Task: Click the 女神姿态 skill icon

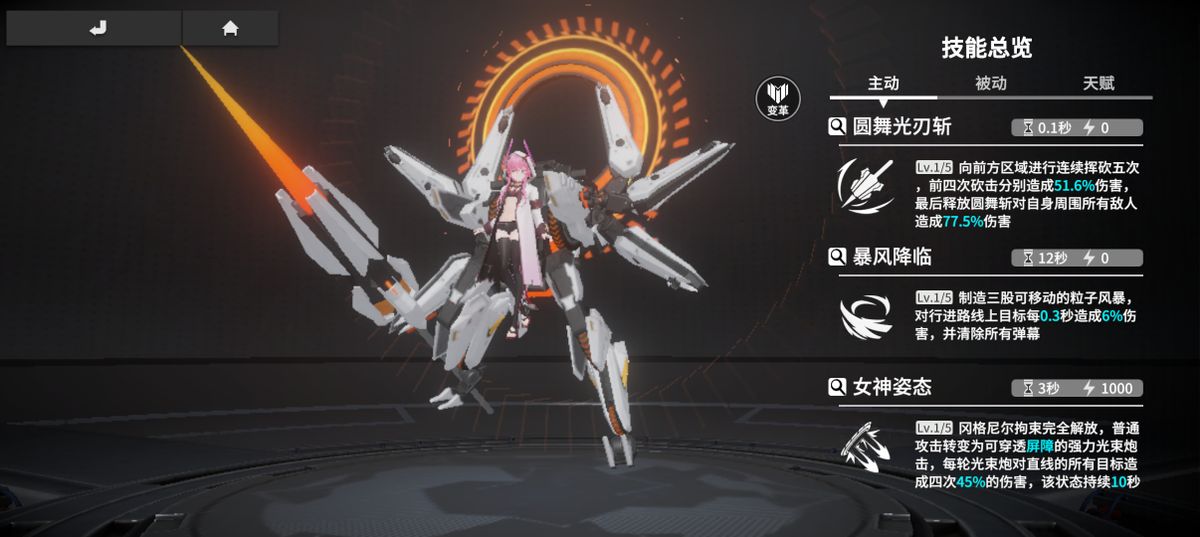Action: pyautogui.click(x=866, y=448)
